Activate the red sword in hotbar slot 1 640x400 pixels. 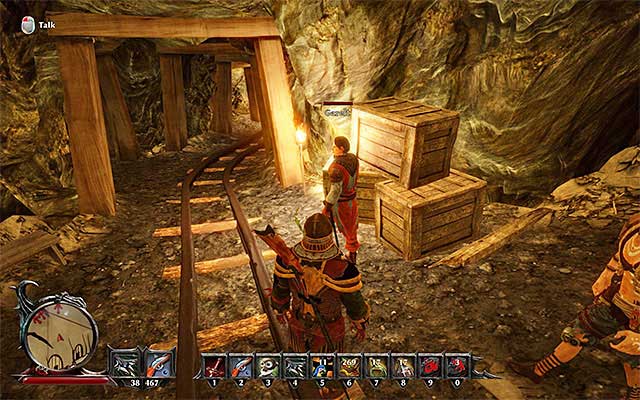pyautogui.click(x=213, y=367)
